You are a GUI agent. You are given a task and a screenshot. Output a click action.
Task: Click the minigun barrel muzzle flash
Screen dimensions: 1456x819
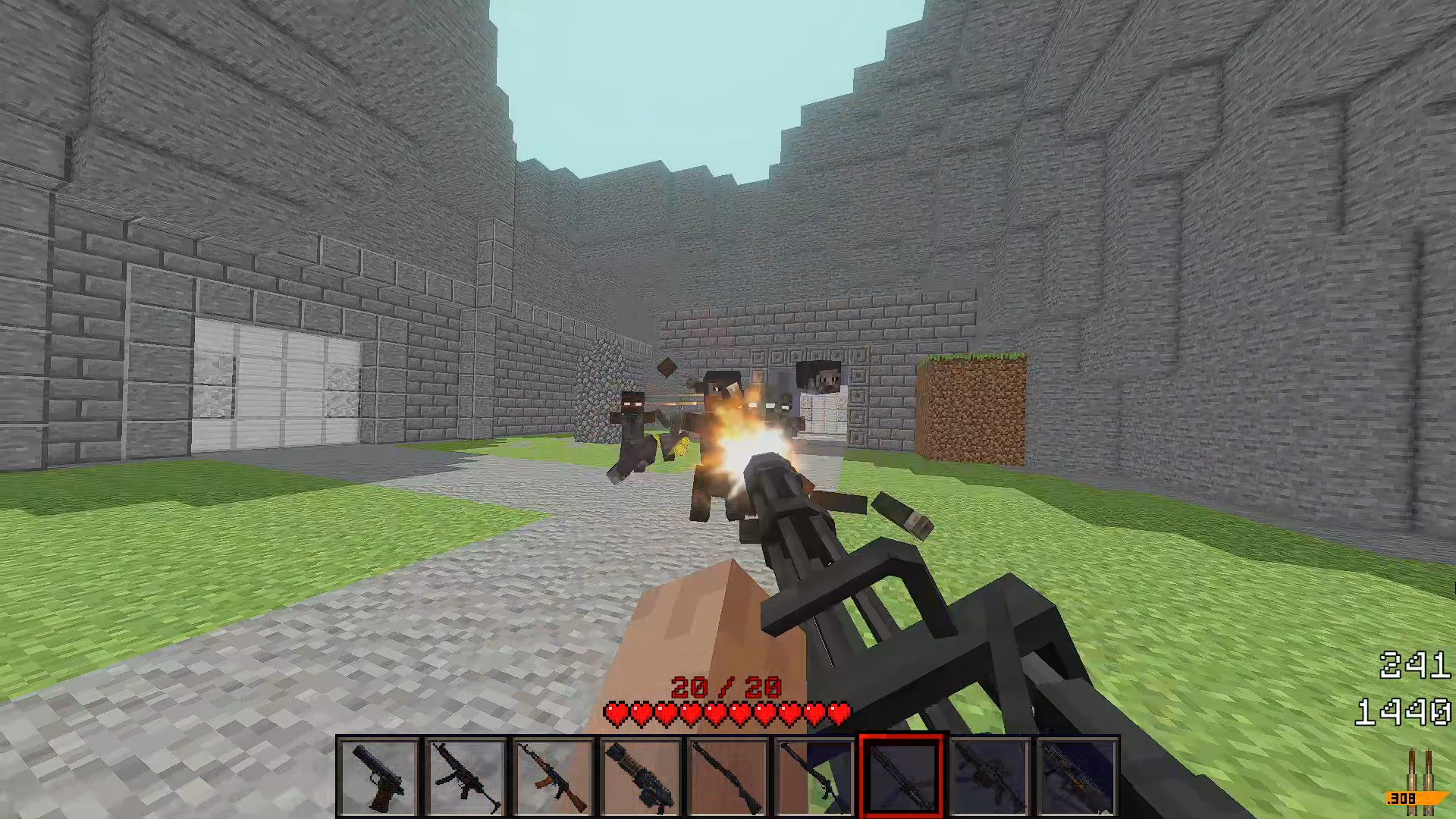point(751,440)
